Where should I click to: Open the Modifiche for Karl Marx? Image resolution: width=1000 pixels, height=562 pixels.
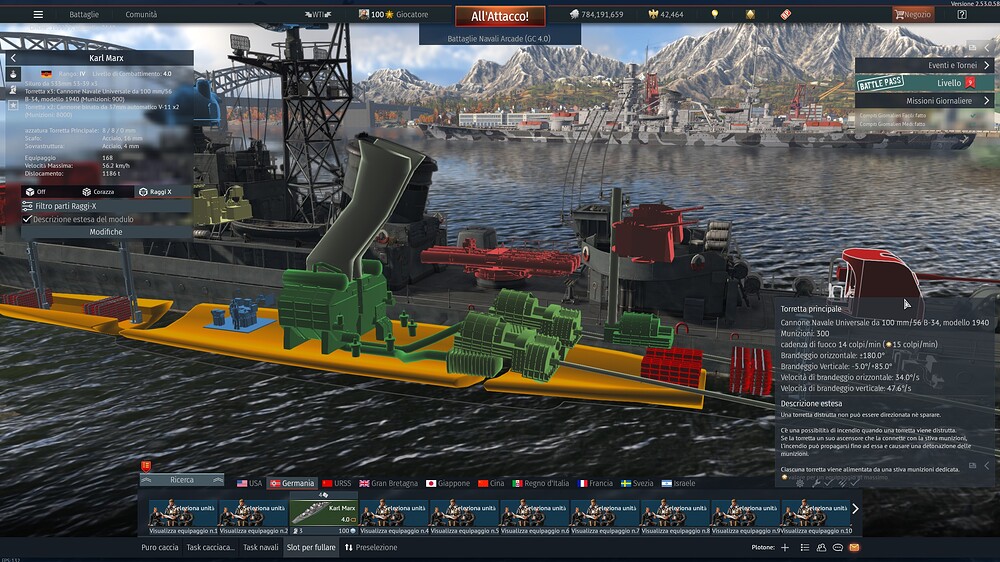106,232
